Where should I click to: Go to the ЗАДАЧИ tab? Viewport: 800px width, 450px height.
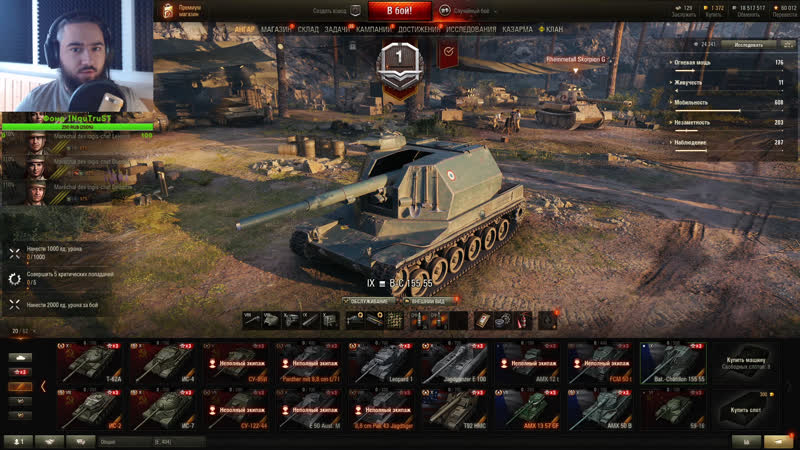point(337,30)
